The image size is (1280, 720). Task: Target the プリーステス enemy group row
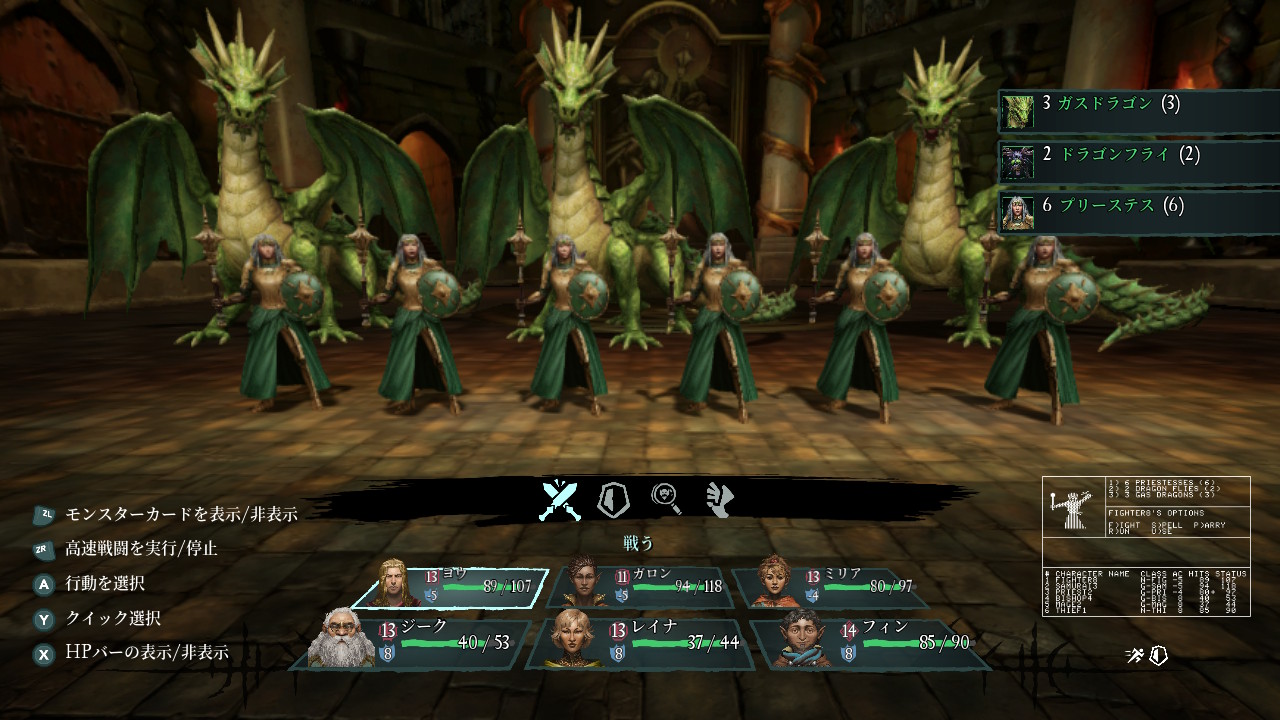coord(1138,208)
